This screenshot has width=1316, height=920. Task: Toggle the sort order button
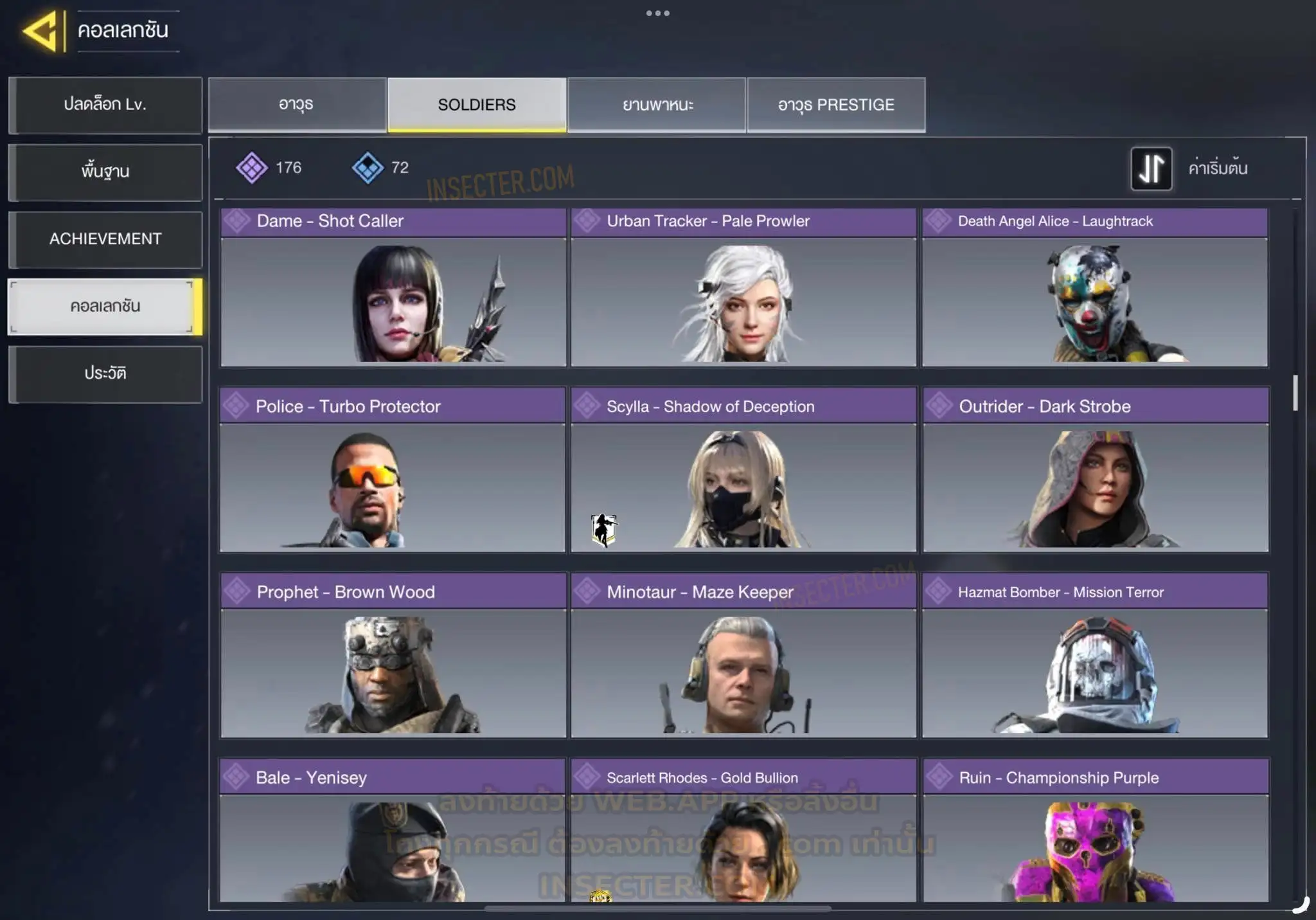pyautogui.click(x=1151, y=168)
